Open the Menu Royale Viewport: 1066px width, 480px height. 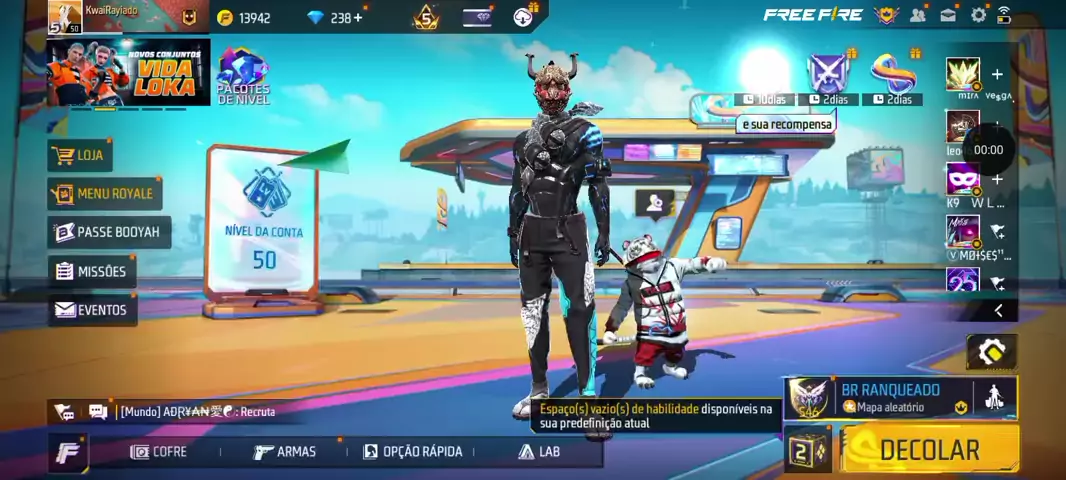coord(105,193)
